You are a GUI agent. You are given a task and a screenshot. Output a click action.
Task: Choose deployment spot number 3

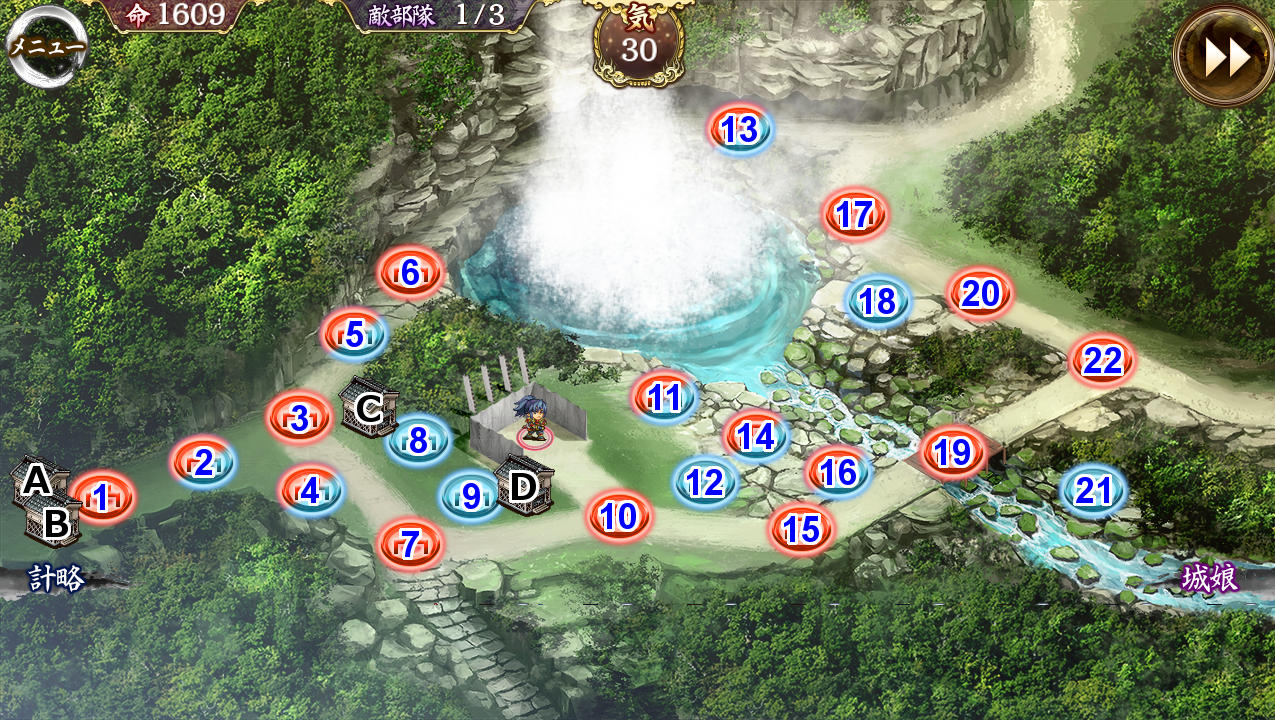(x=300, y=419)
